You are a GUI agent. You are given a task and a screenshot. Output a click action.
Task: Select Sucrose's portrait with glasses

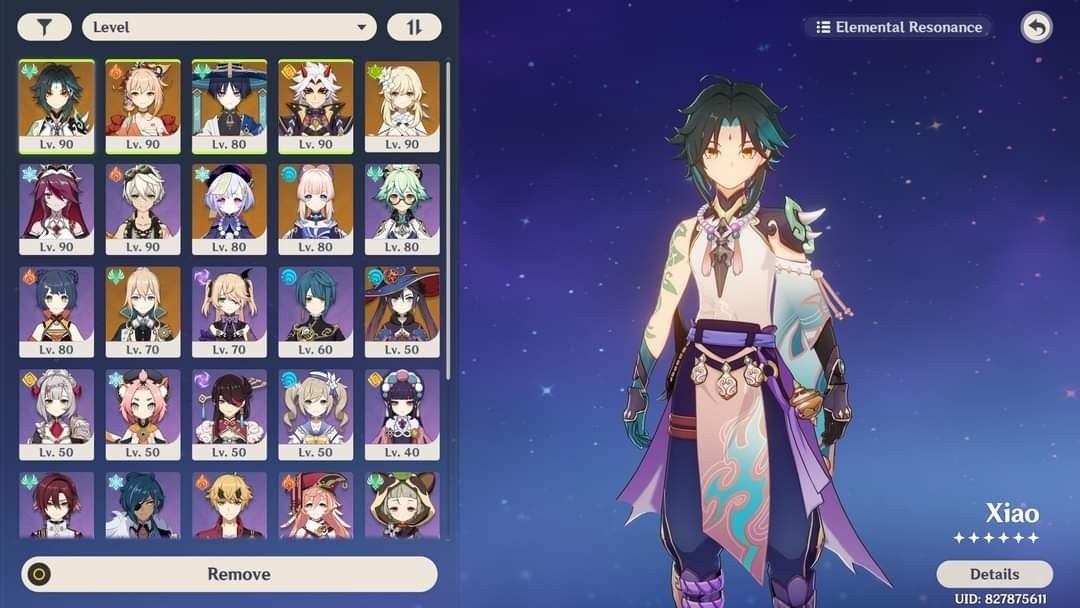pyautogui.click(x=402, y=208)
